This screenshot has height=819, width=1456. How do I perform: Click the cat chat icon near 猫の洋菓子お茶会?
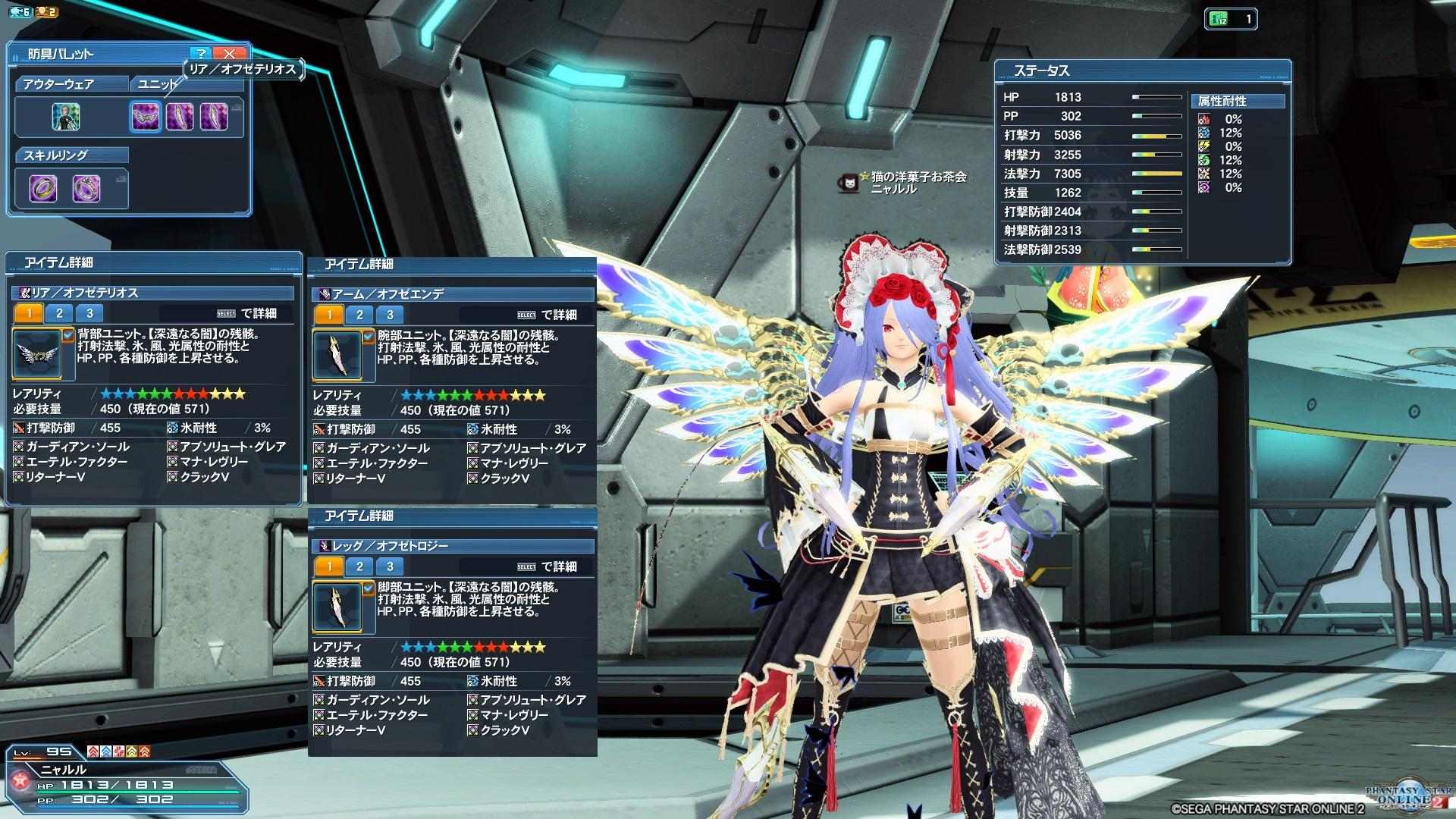849,184
